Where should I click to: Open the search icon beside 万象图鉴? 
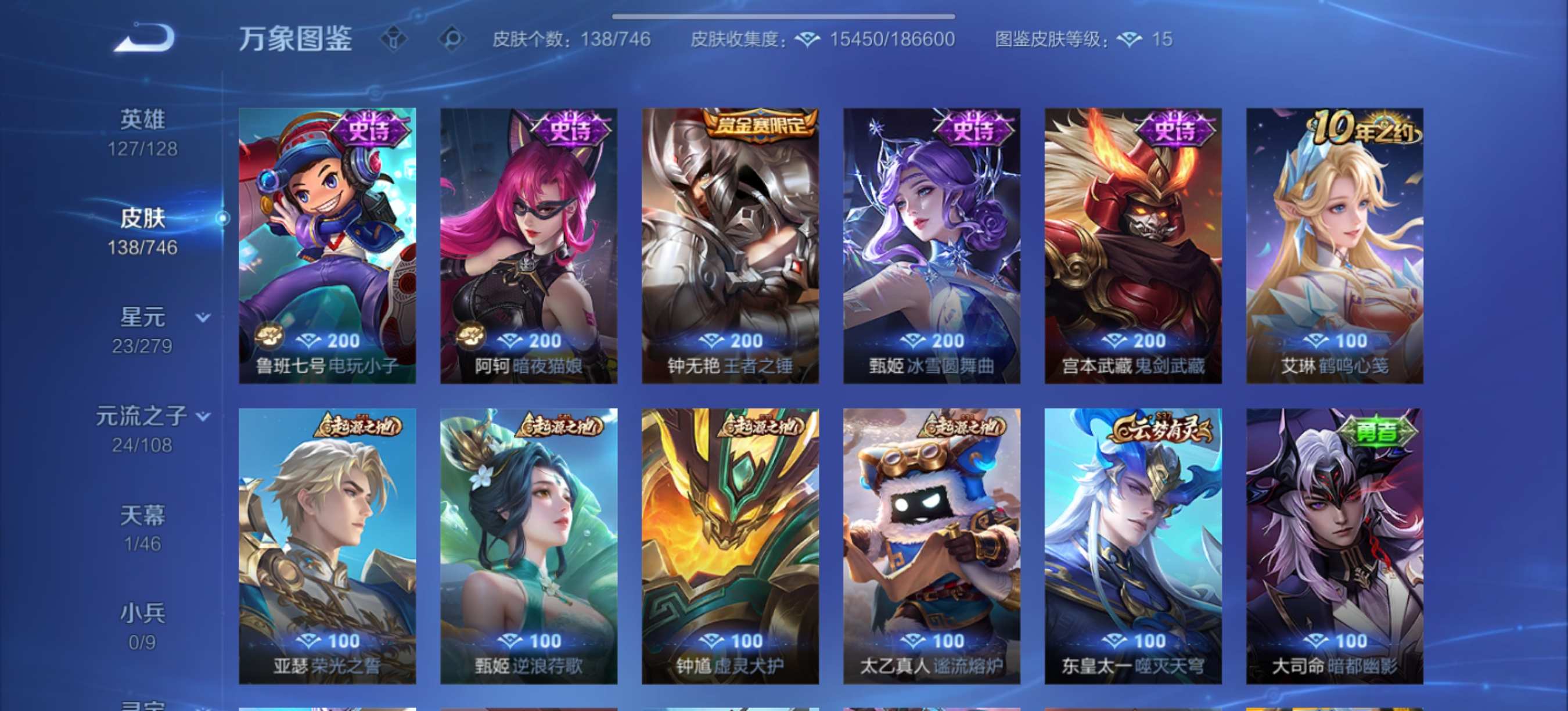pos(453,39)
